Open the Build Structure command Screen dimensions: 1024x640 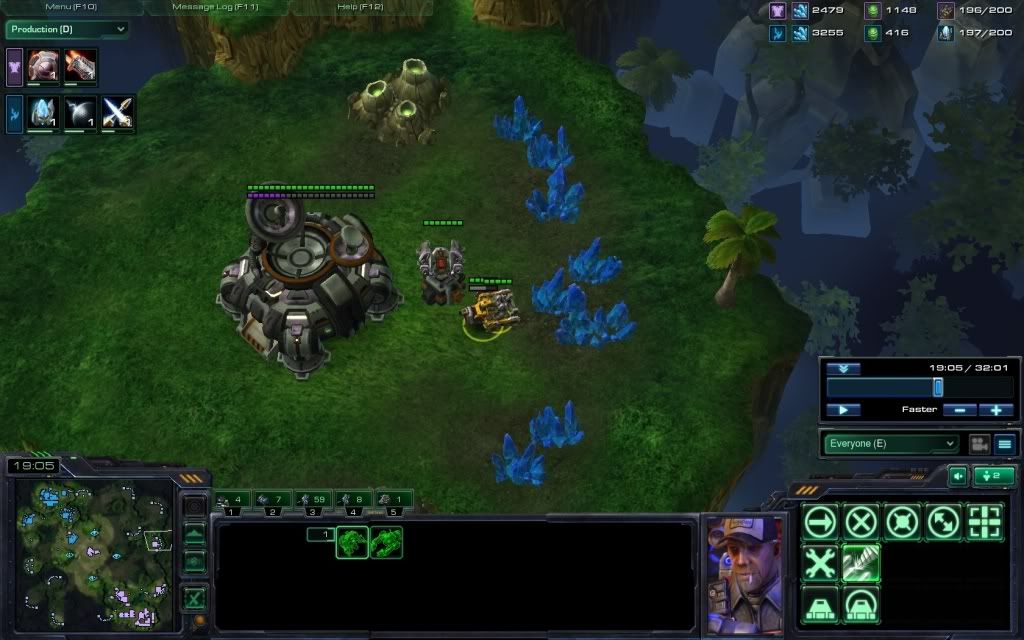[820, 604]
